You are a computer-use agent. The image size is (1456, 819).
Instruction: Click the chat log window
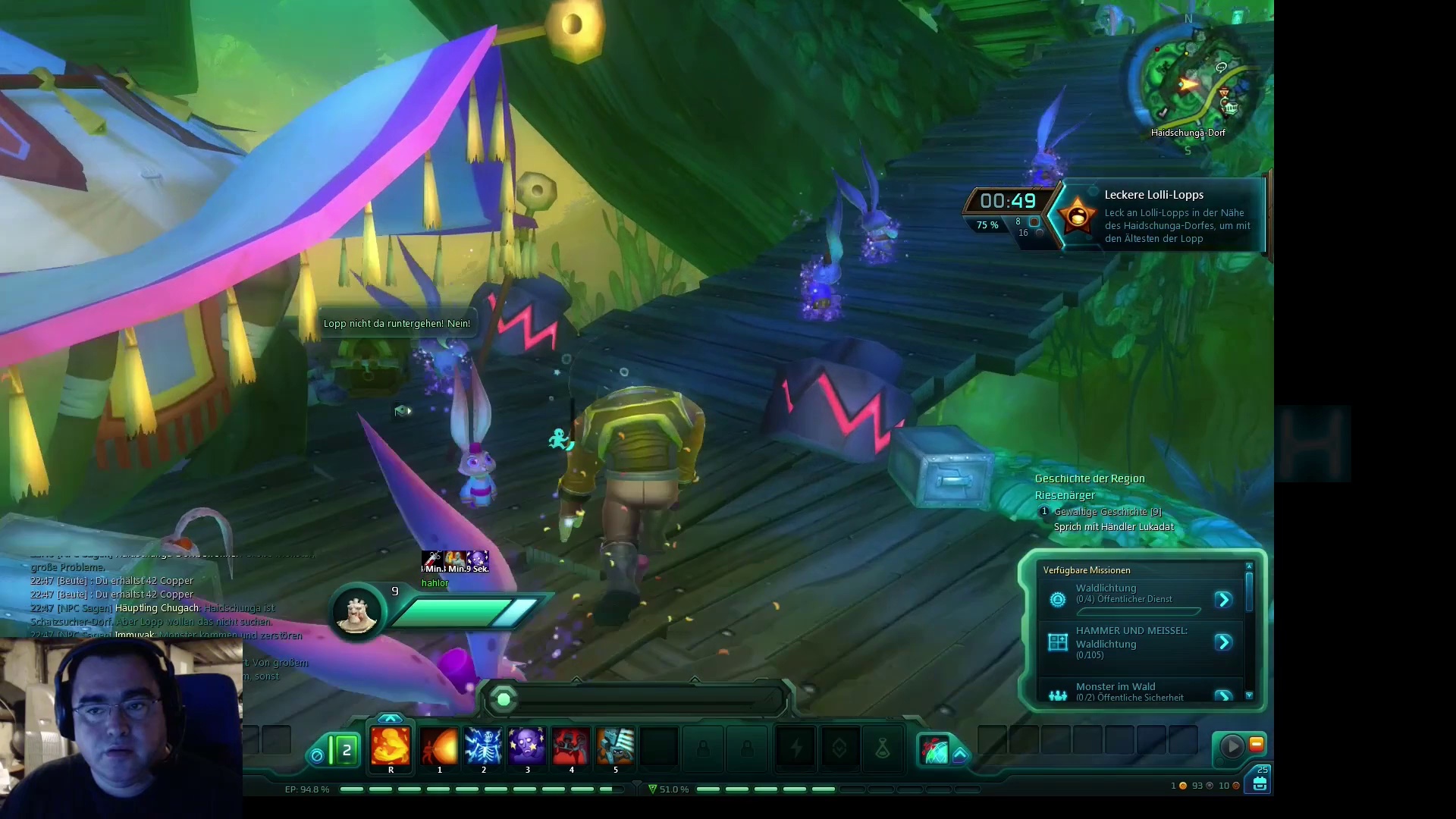pyautogui.click(x=152, y=599)
